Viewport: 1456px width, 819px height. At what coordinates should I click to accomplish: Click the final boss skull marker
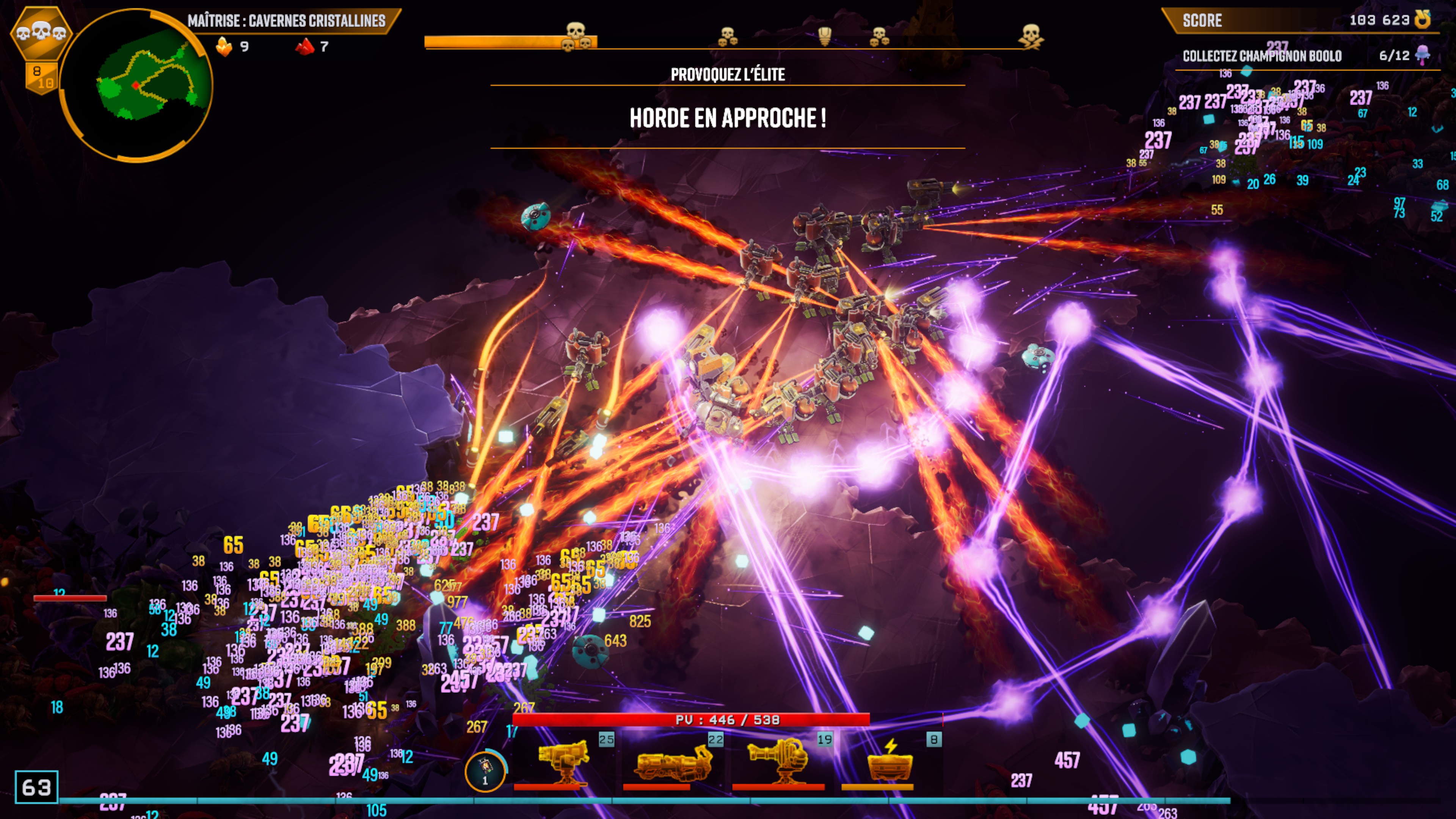tap(1031, 36)
